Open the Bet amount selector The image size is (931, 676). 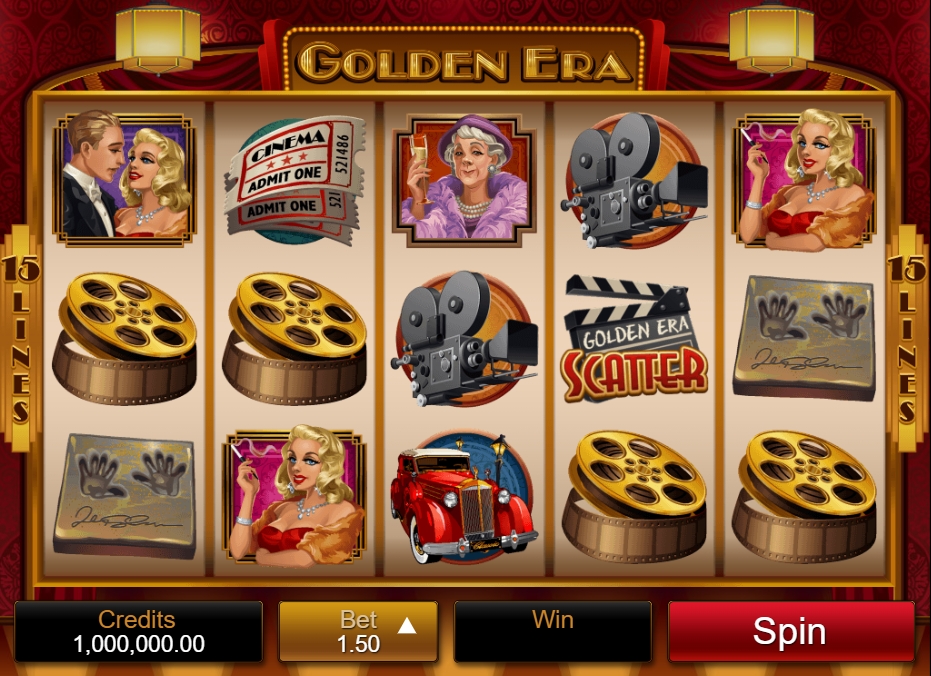(358, 631)
